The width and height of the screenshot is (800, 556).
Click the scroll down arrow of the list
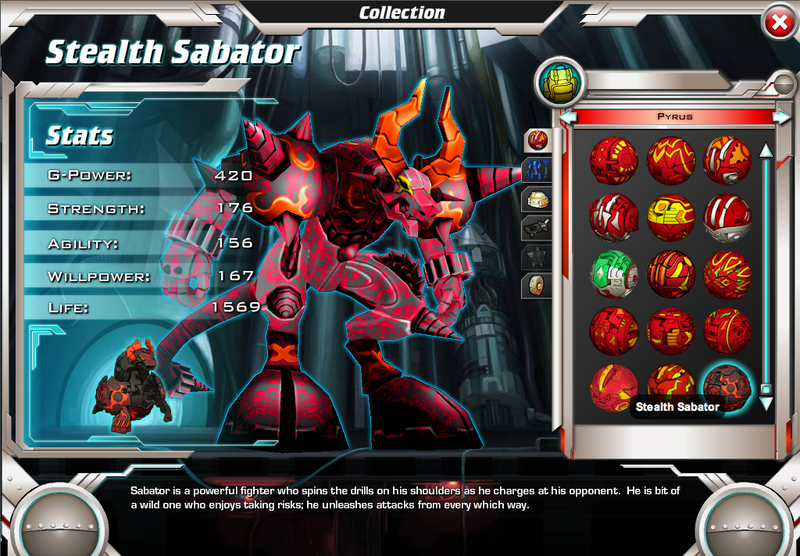click(x=766, y=403)
